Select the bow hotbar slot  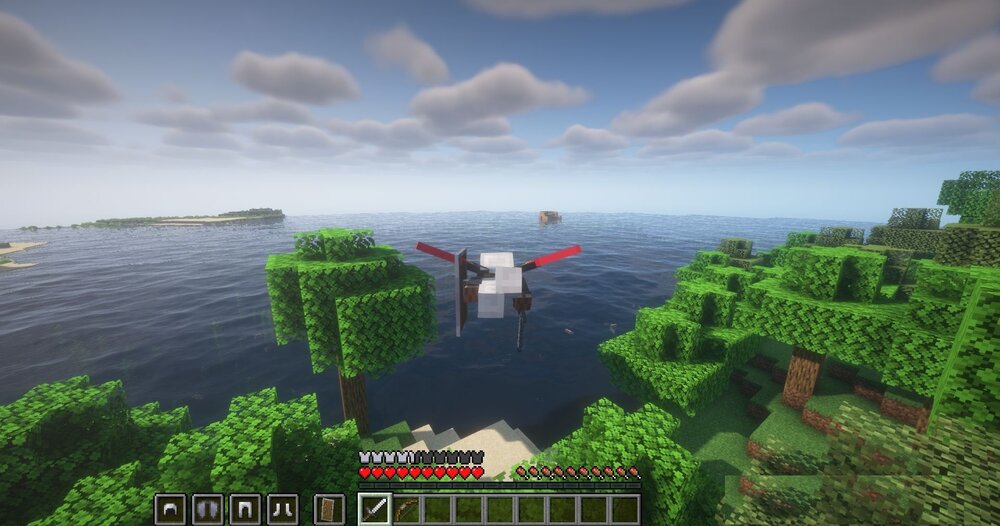pyautogui.click(x=405, y=509)
